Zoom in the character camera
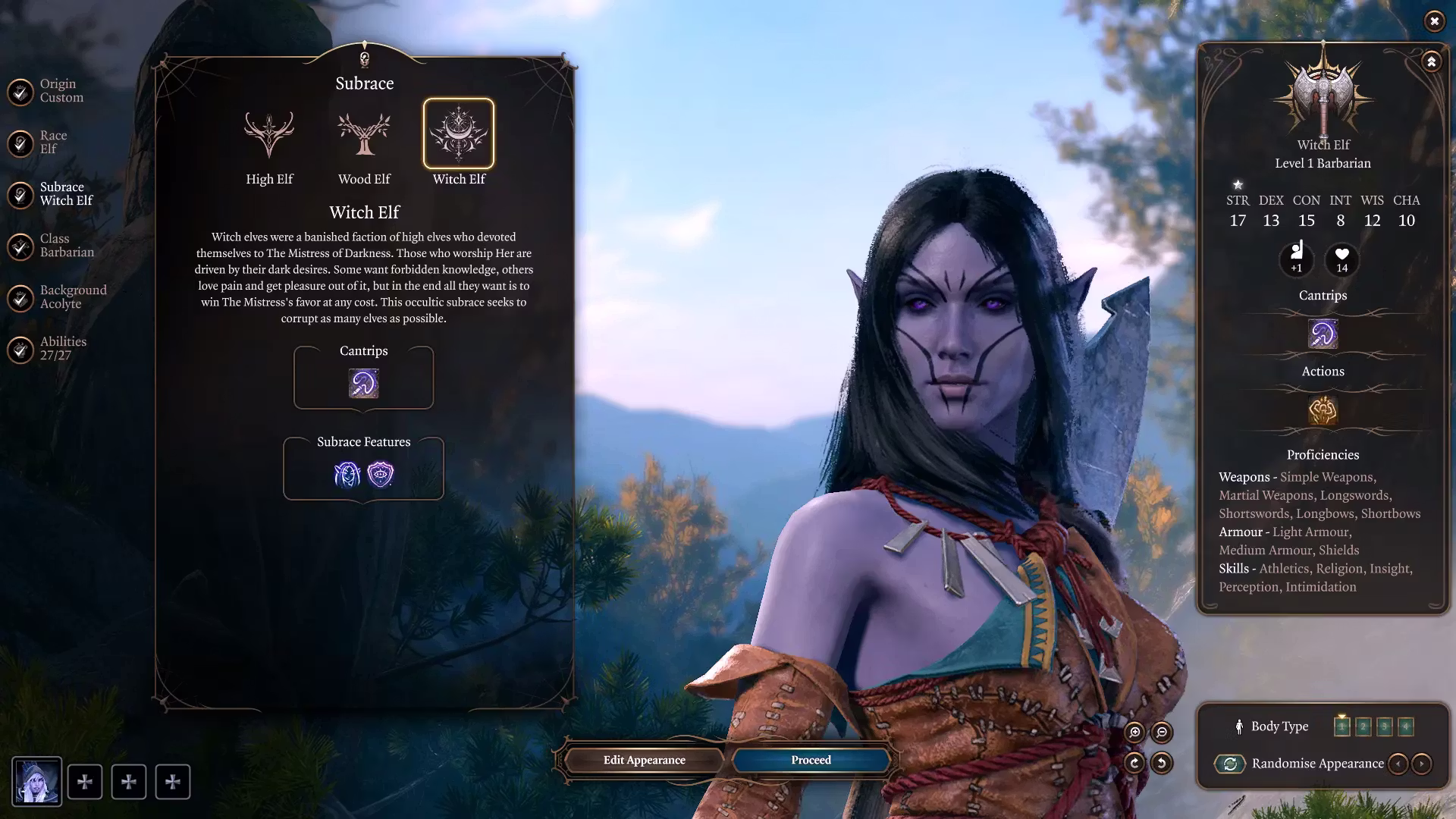This screenshot has height=819, width=1456. pyautogui.click(x=1134, y=732)
